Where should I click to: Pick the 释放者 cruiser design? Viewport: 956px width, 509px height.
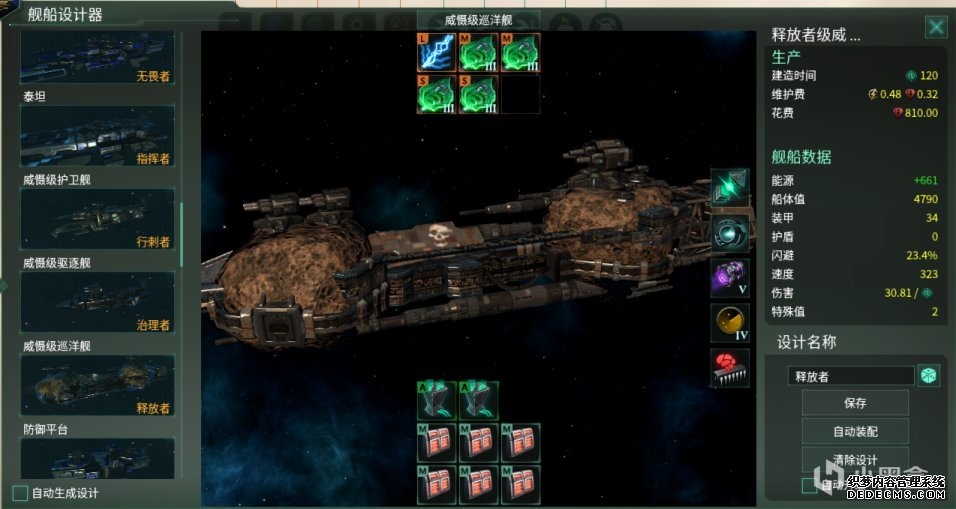tap(97, 386)
